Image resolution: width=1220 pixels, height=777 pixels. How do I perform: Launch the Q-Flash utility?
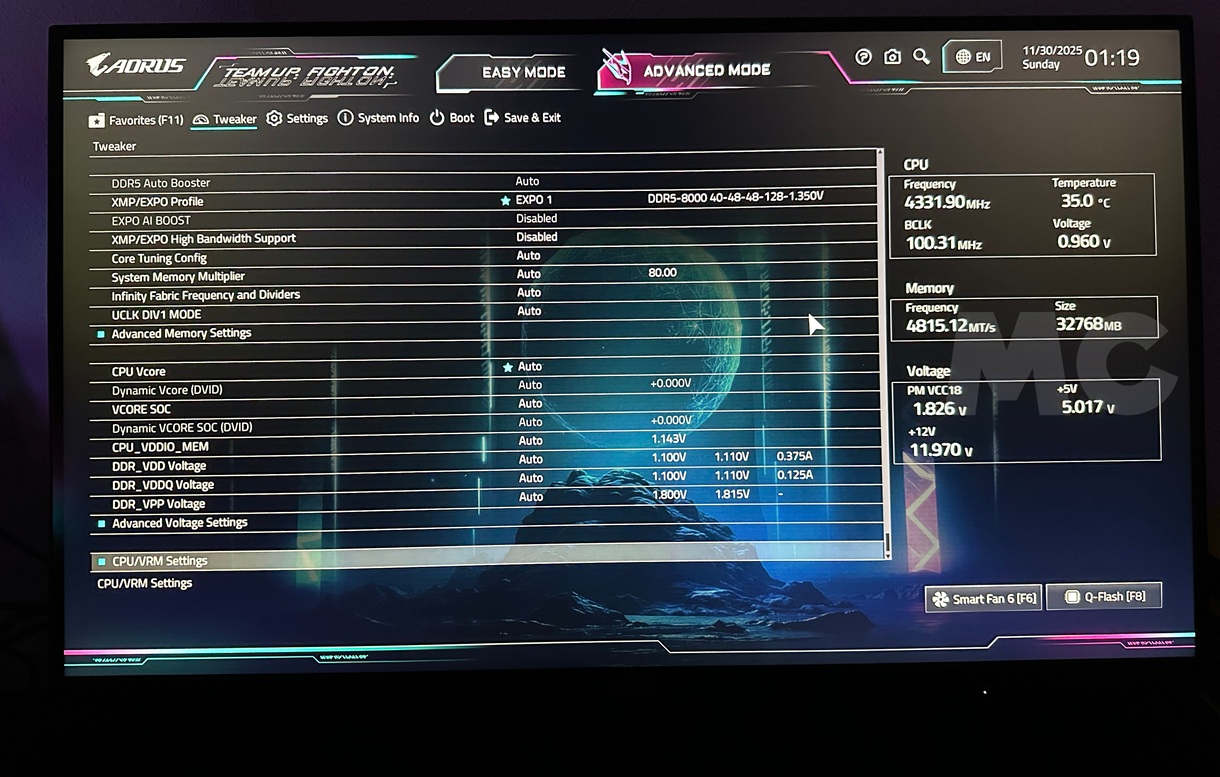pyautogui.click(x=1104, y=596)
